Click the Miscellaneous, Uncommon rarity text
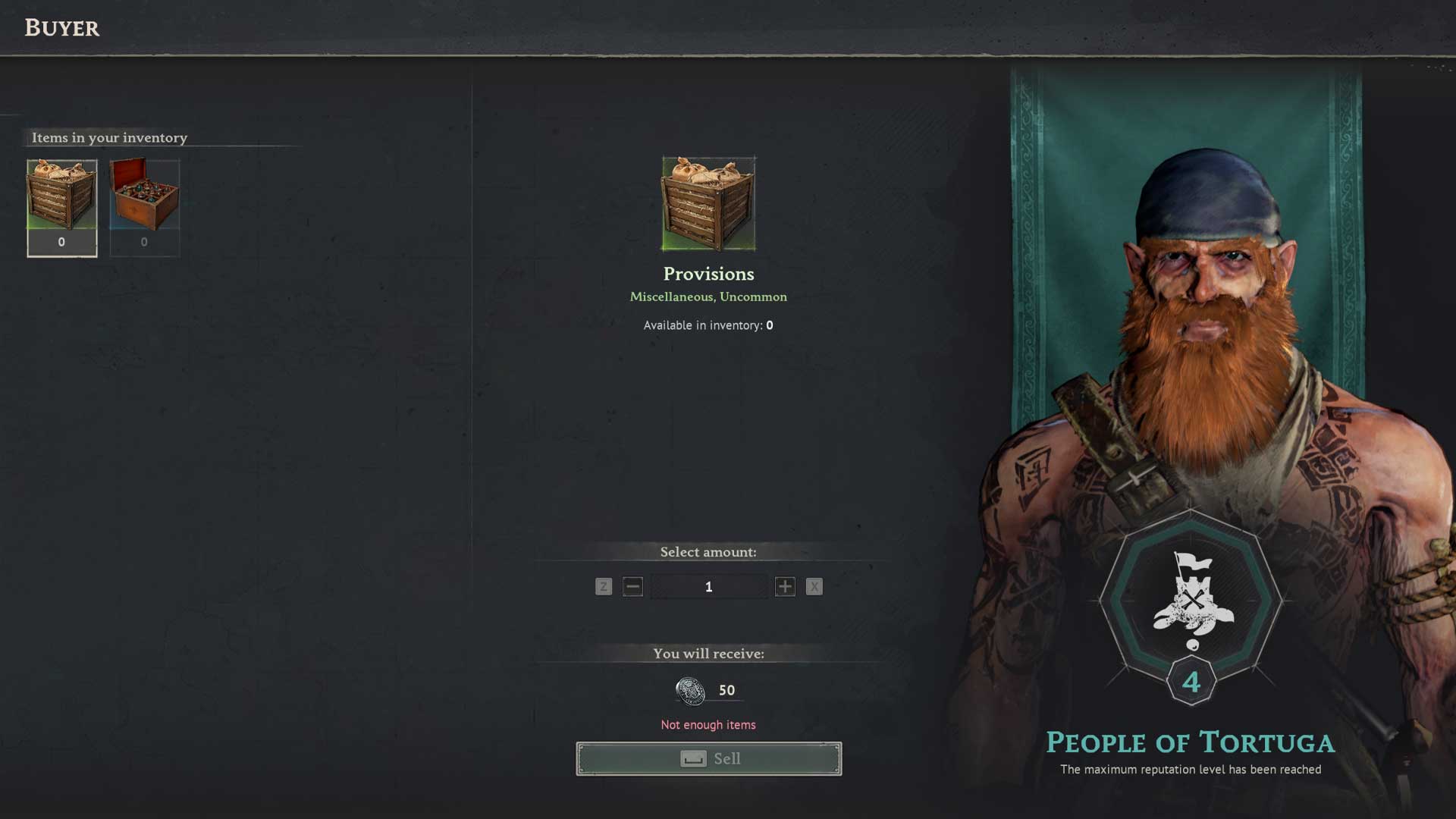Screen dimensions: 1456x819 click(708, 297)
